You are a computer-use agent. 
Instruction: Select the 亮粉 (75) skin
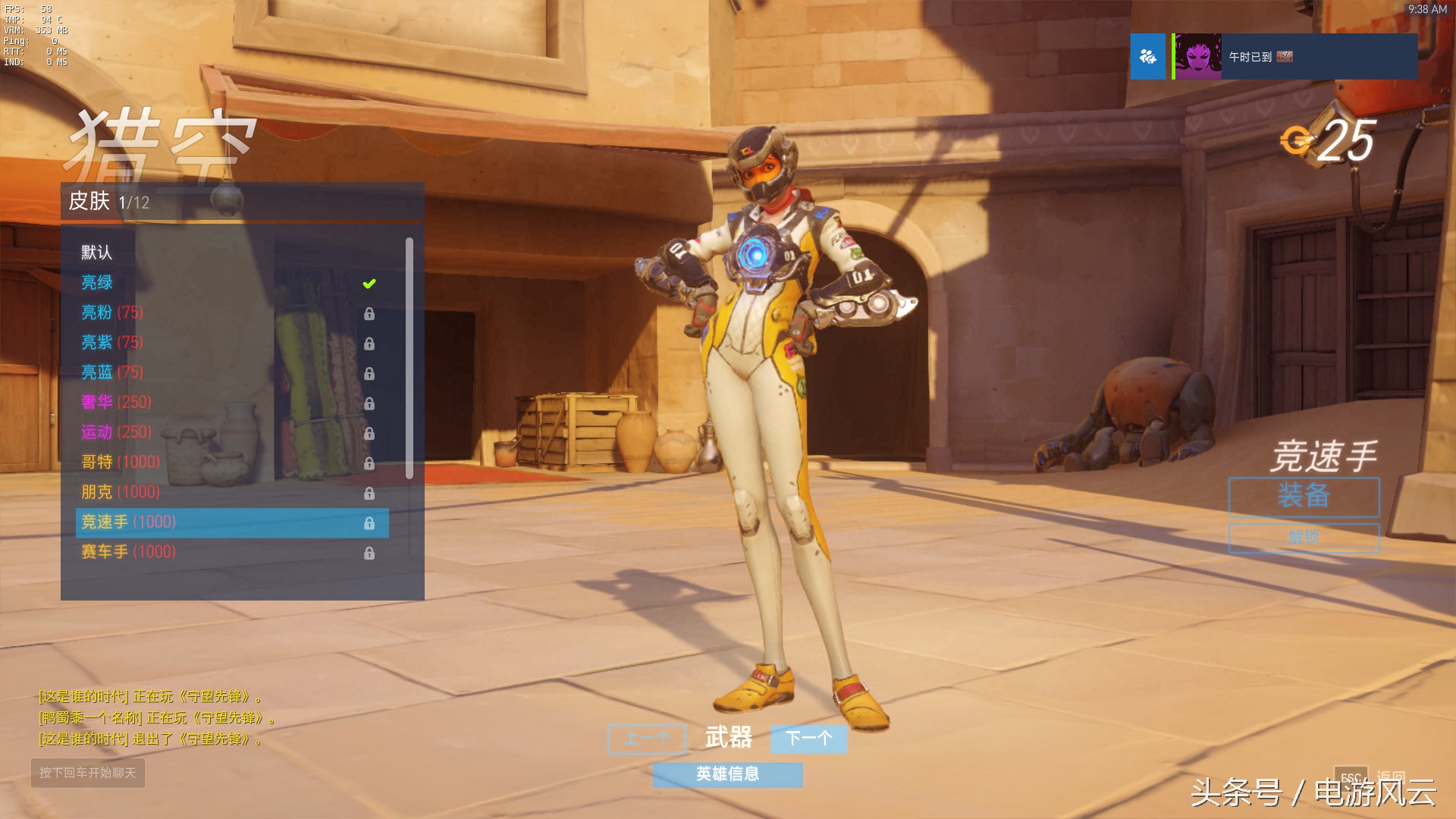click(x=112, y=312)
